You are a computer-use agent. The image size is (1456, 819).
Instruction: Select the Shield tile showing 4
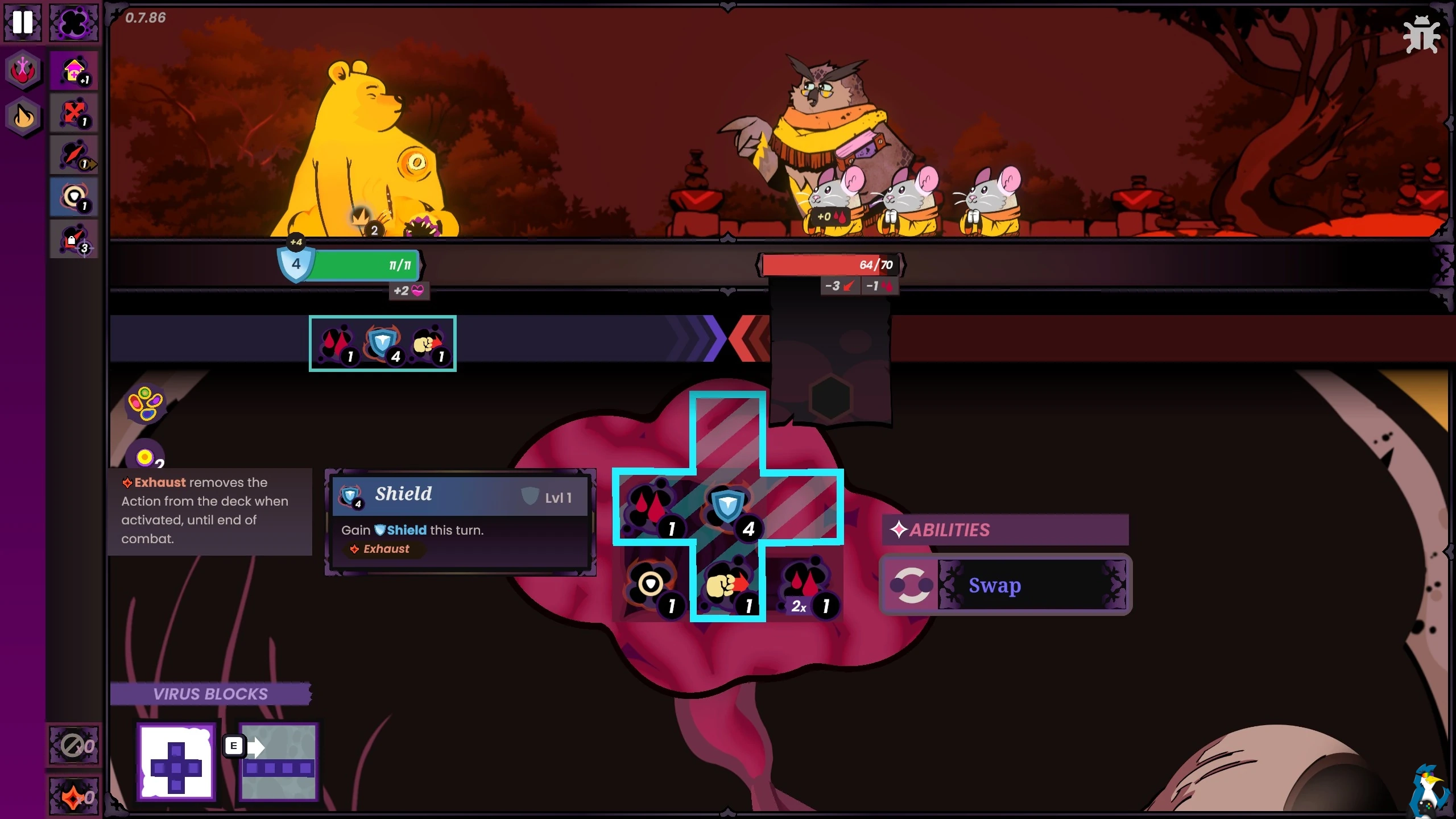729,507
